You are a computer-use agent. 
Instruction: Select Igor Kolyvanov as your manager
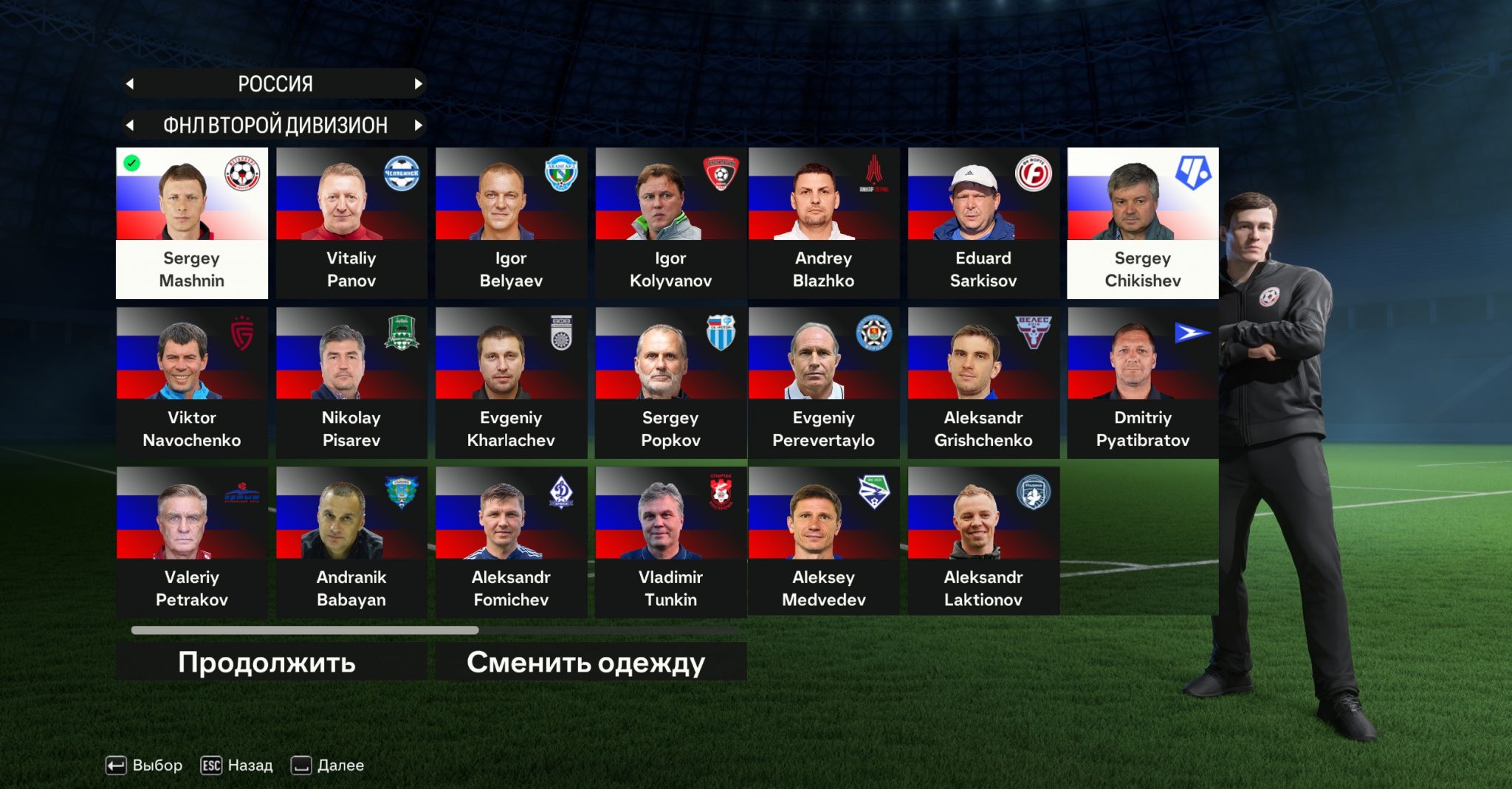670,221
